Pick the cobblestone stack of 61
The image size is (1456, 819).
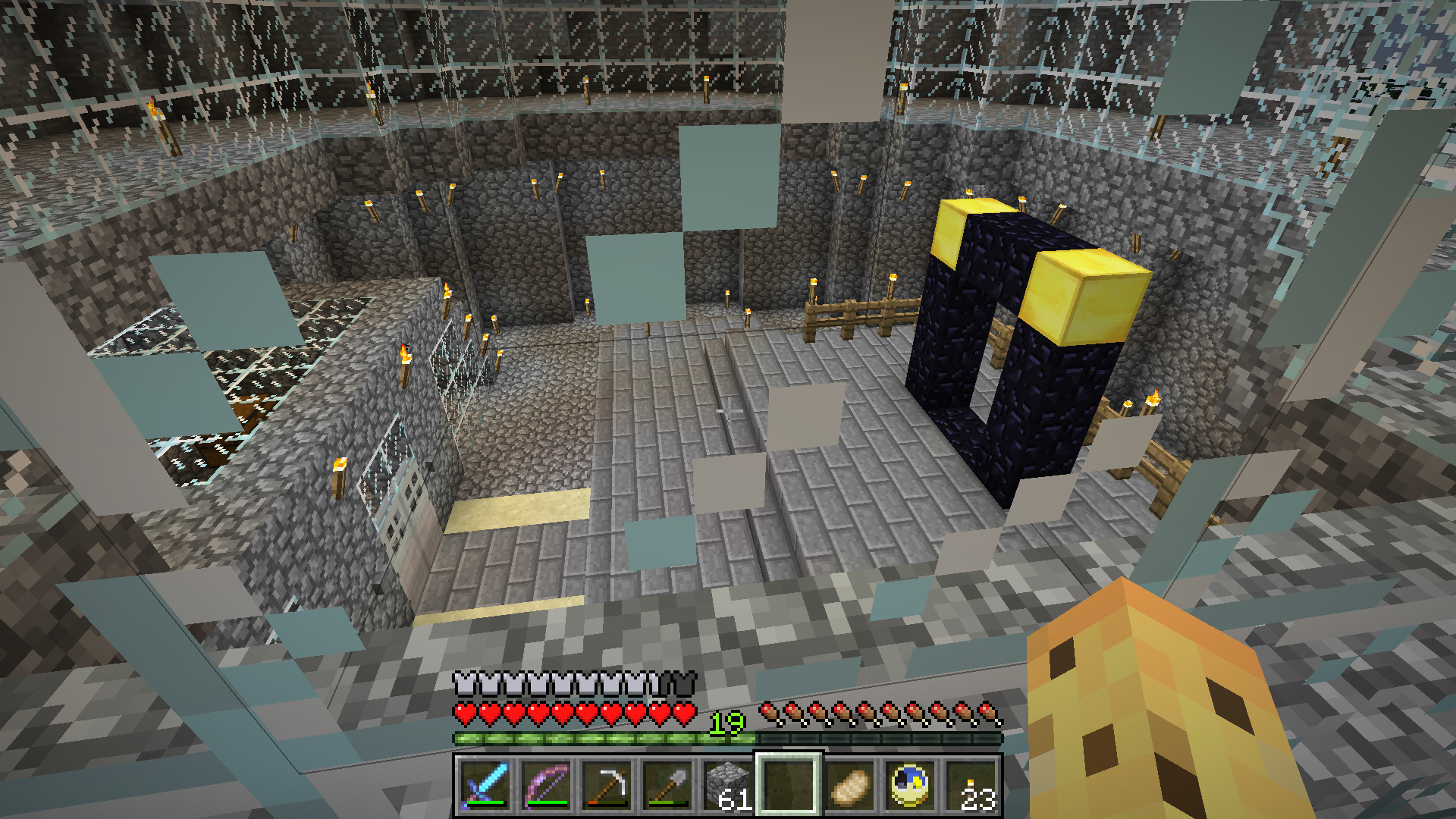[x=727, y=786]
